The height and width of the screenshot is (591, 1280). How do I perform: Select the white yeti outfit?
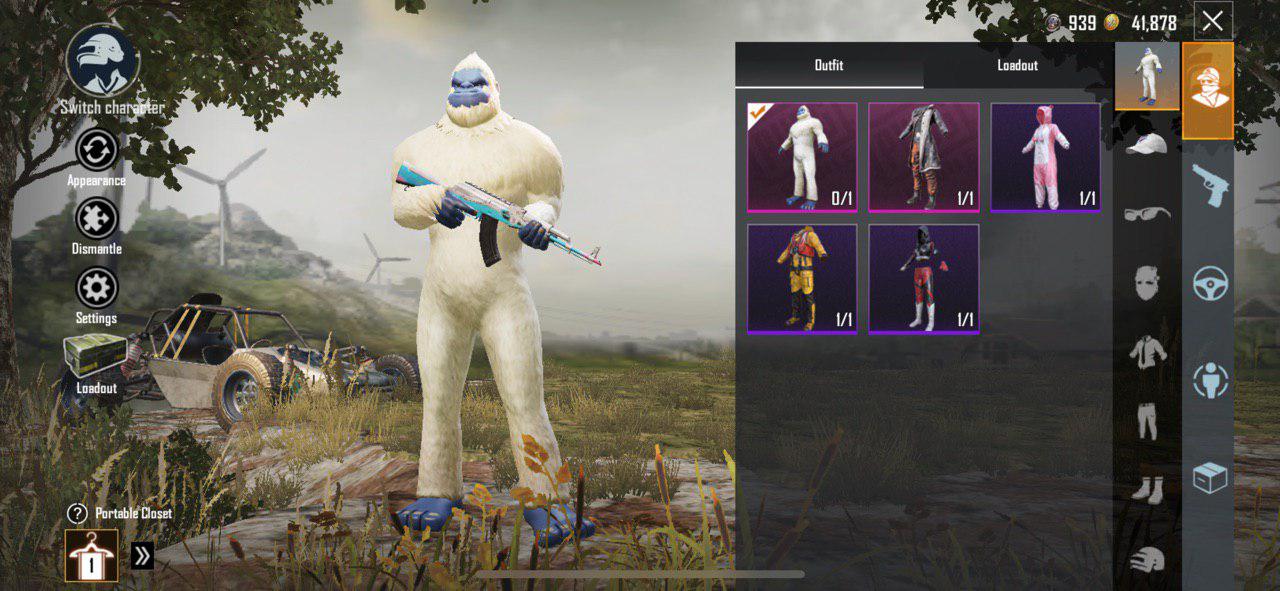[x=802, y=157]
